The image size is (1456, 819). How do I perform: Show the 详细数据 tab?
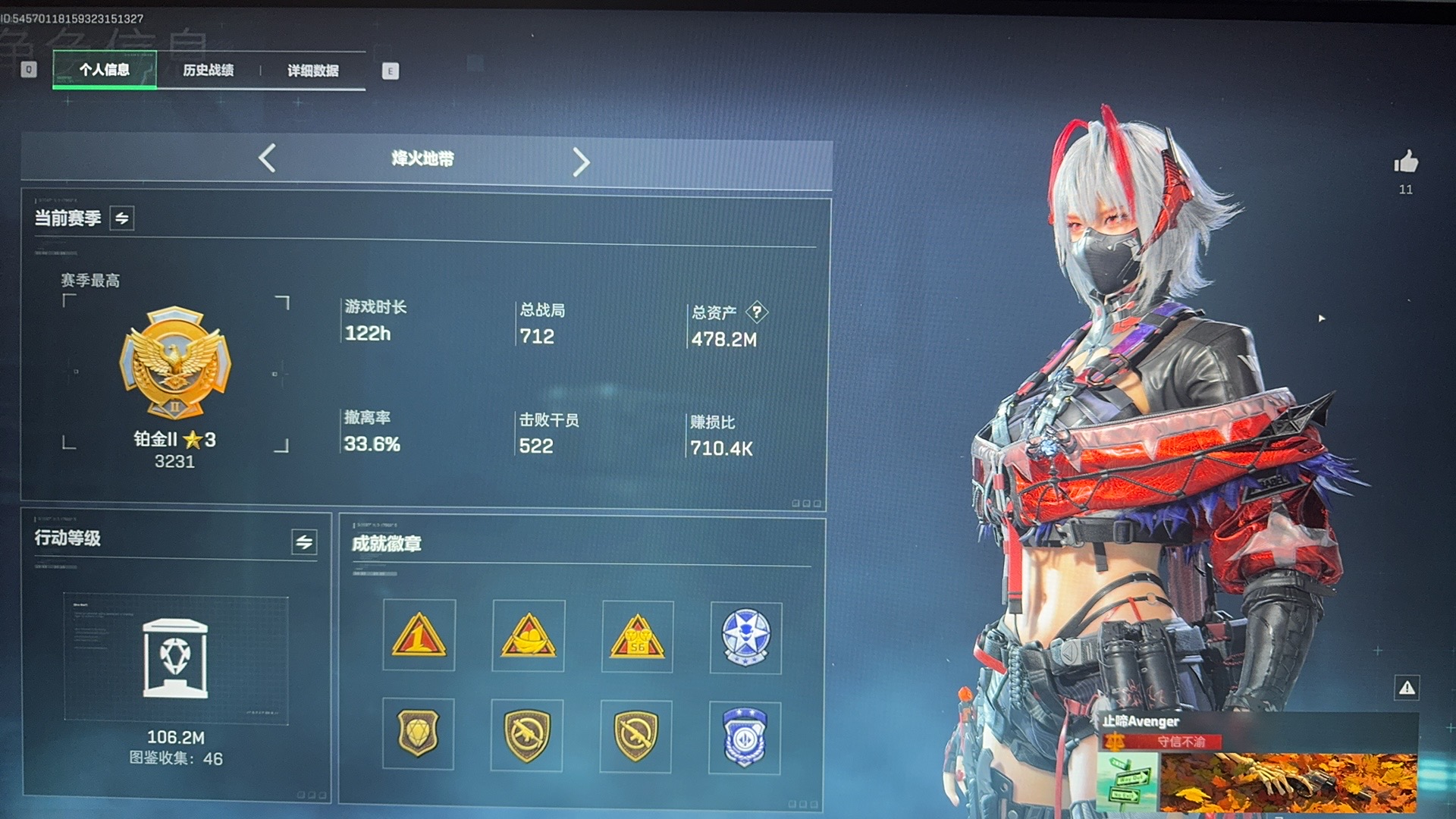312,71
